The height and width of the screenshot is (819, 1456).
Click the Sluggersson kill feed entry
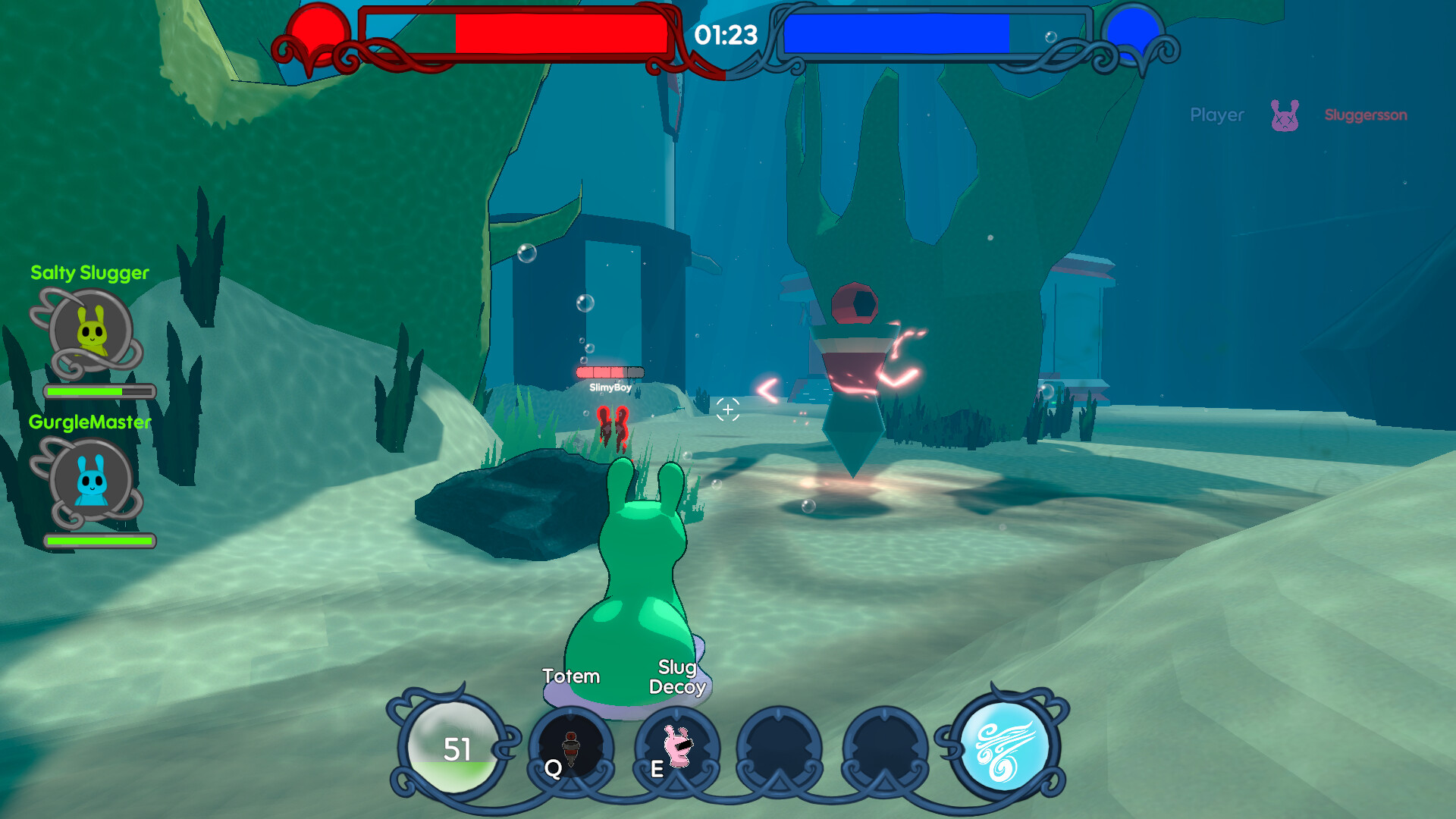[1365, 115]
